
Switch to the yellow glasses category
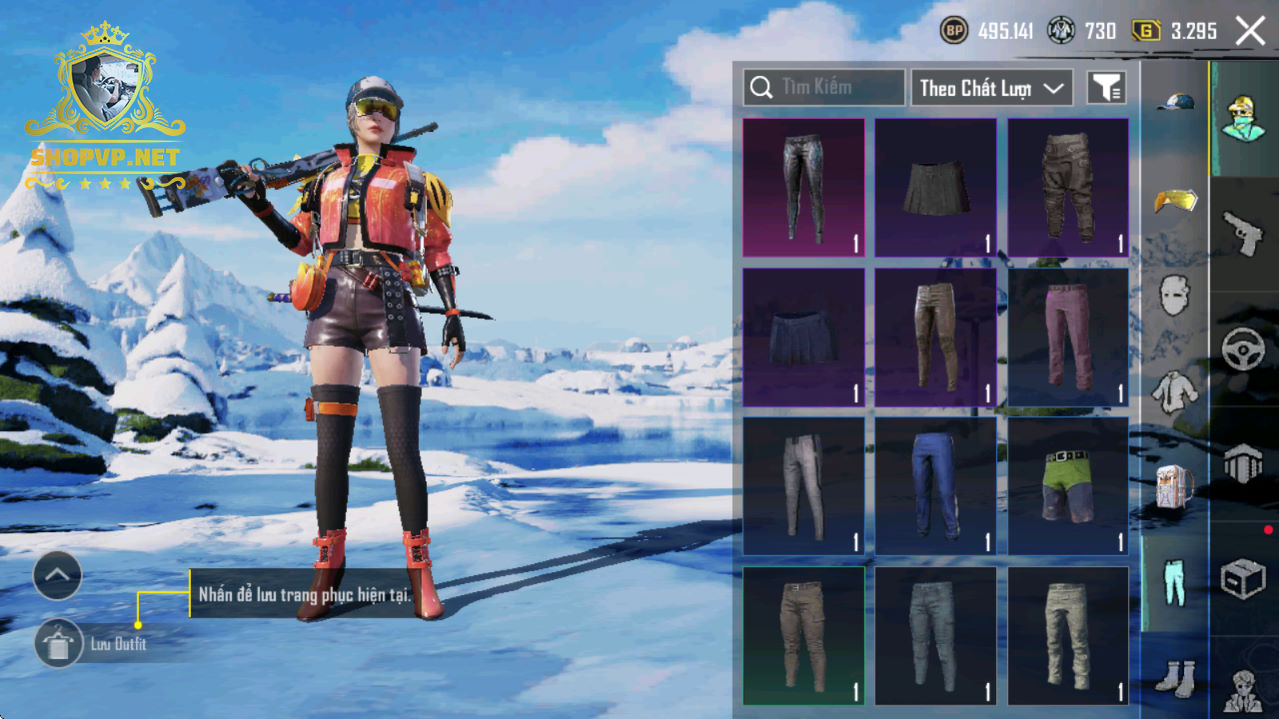coord(1175,199)
